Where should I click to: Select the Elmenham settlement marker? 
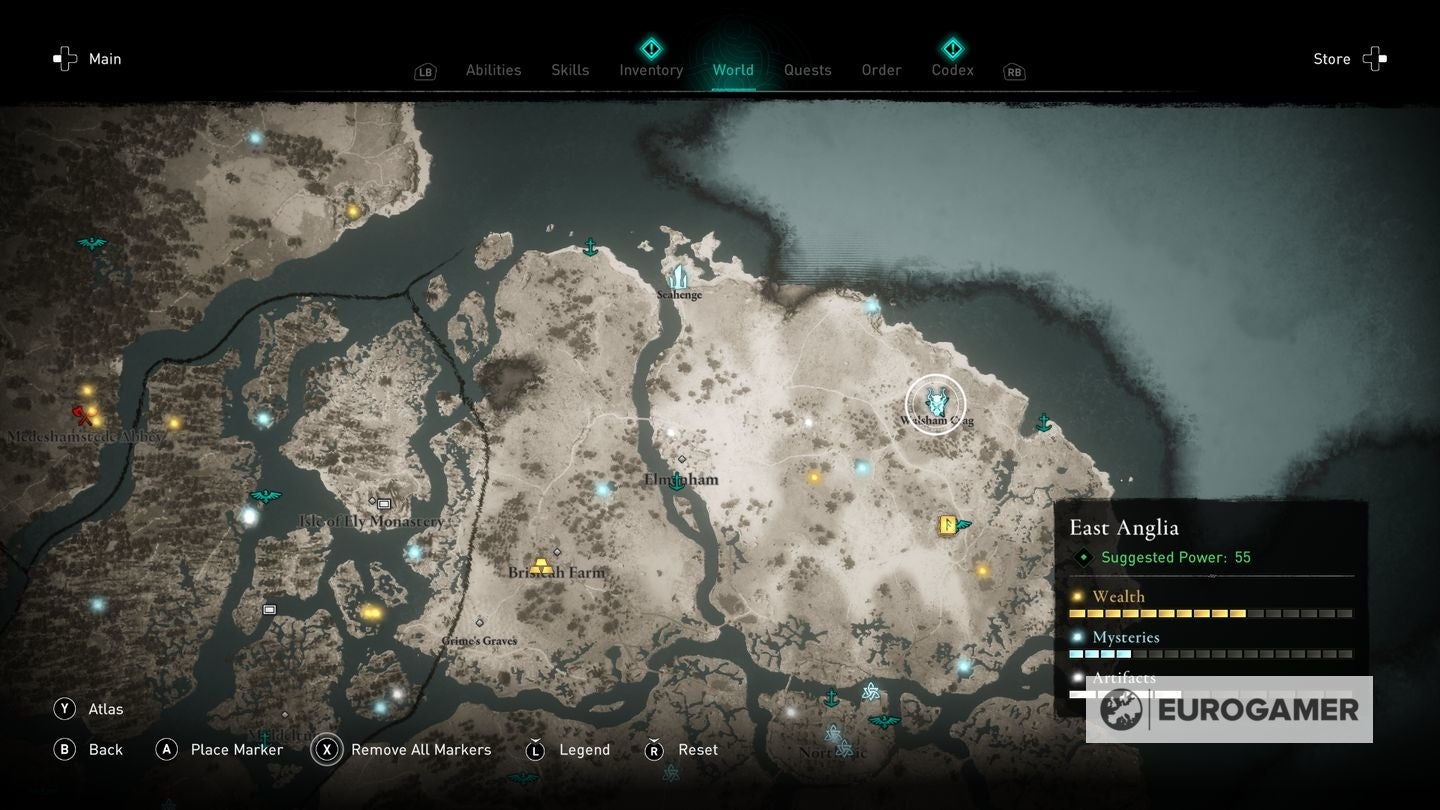coord(678,482)
